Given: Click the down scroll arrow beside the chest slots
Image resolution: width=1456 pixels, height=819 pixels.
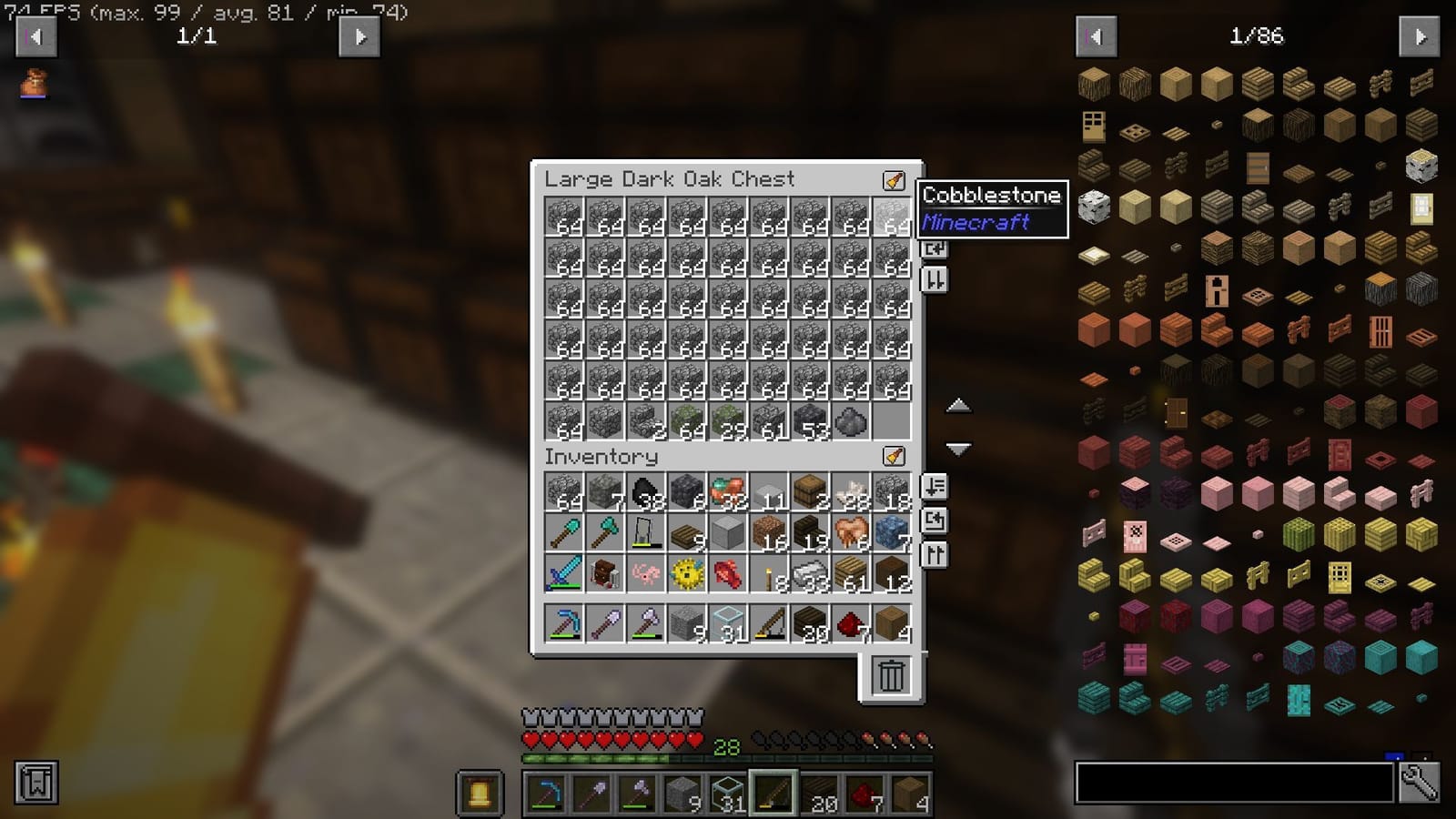Looking at the screenshot, I should 958,448.
